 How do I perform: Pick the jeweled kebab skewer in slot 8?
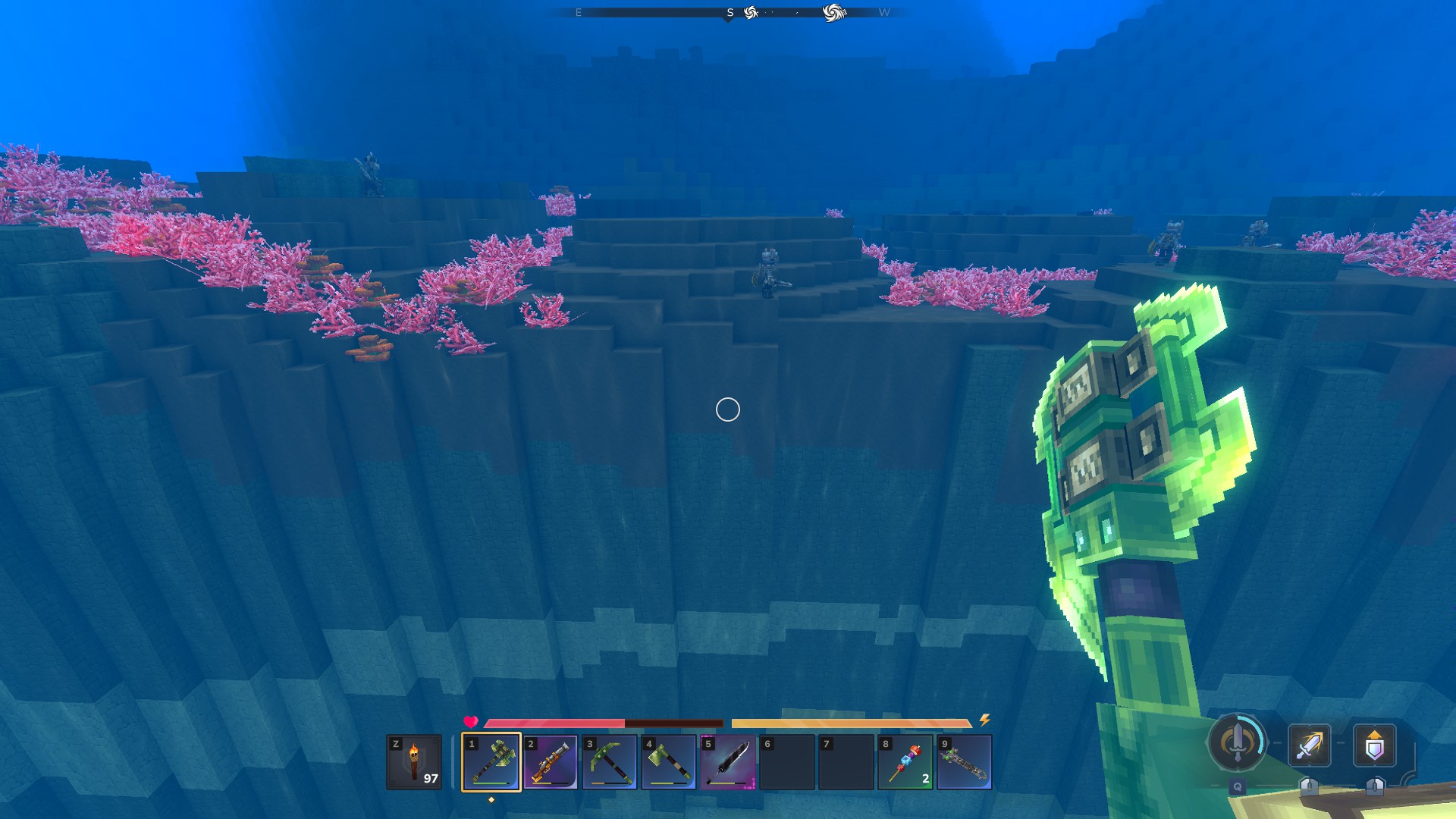[905, 761]
